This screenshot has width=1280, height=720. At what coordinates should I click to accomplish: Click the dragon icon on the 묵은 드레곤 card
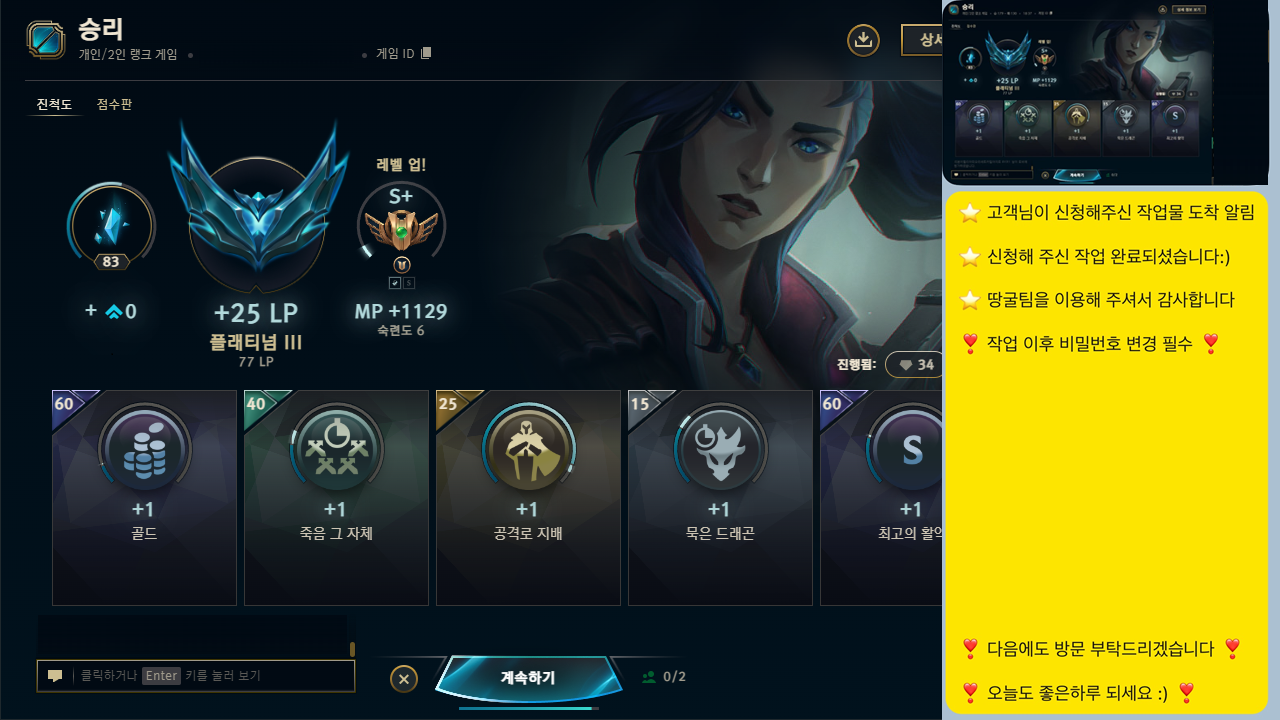720,449
